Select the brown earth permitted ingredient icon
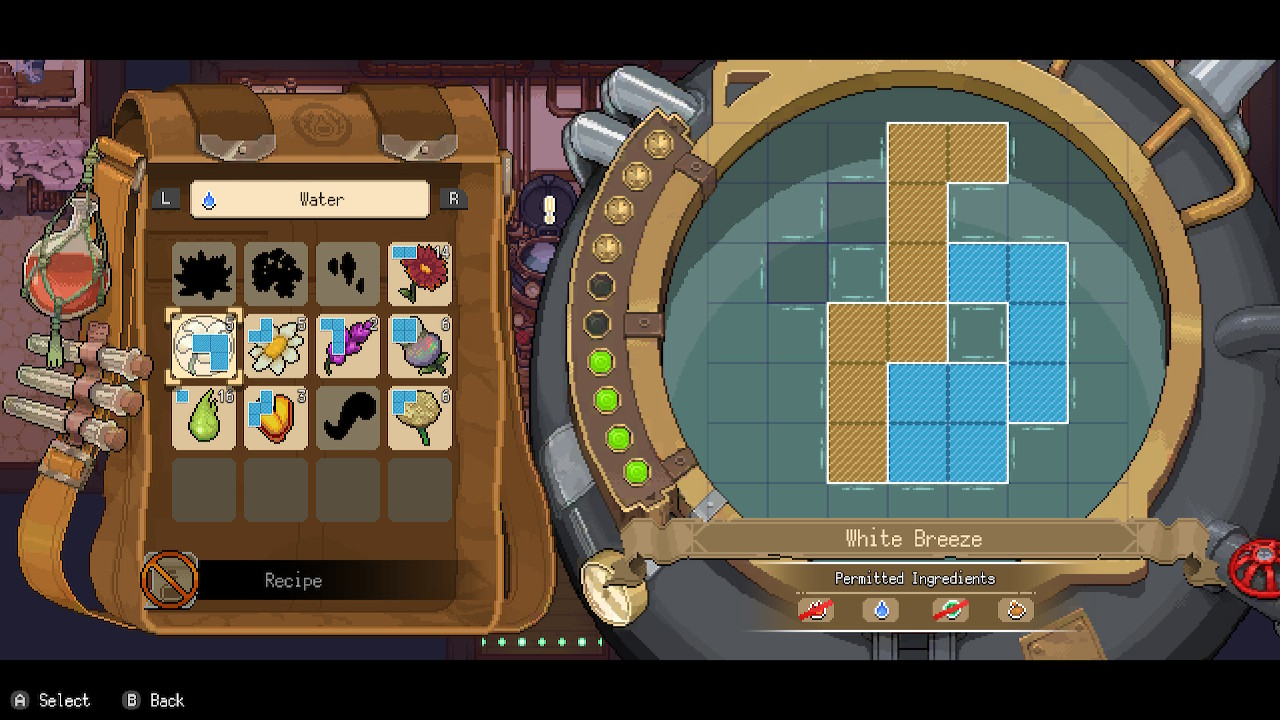This screenshot has width=1280, height=720. tap(1015, 609)
